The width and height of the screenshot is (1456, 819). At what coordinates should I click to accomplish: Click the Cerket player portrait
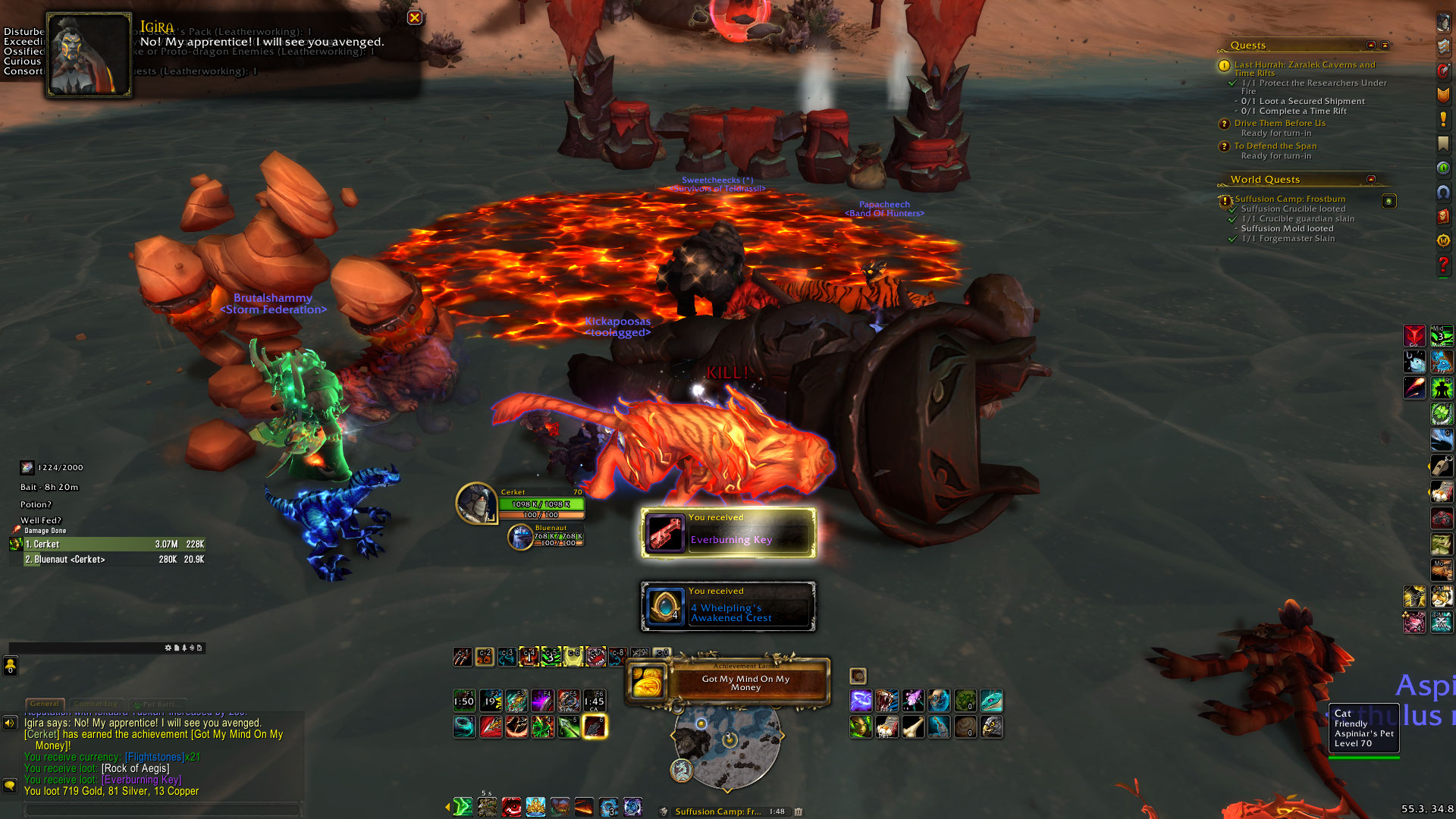click(476, 504)
